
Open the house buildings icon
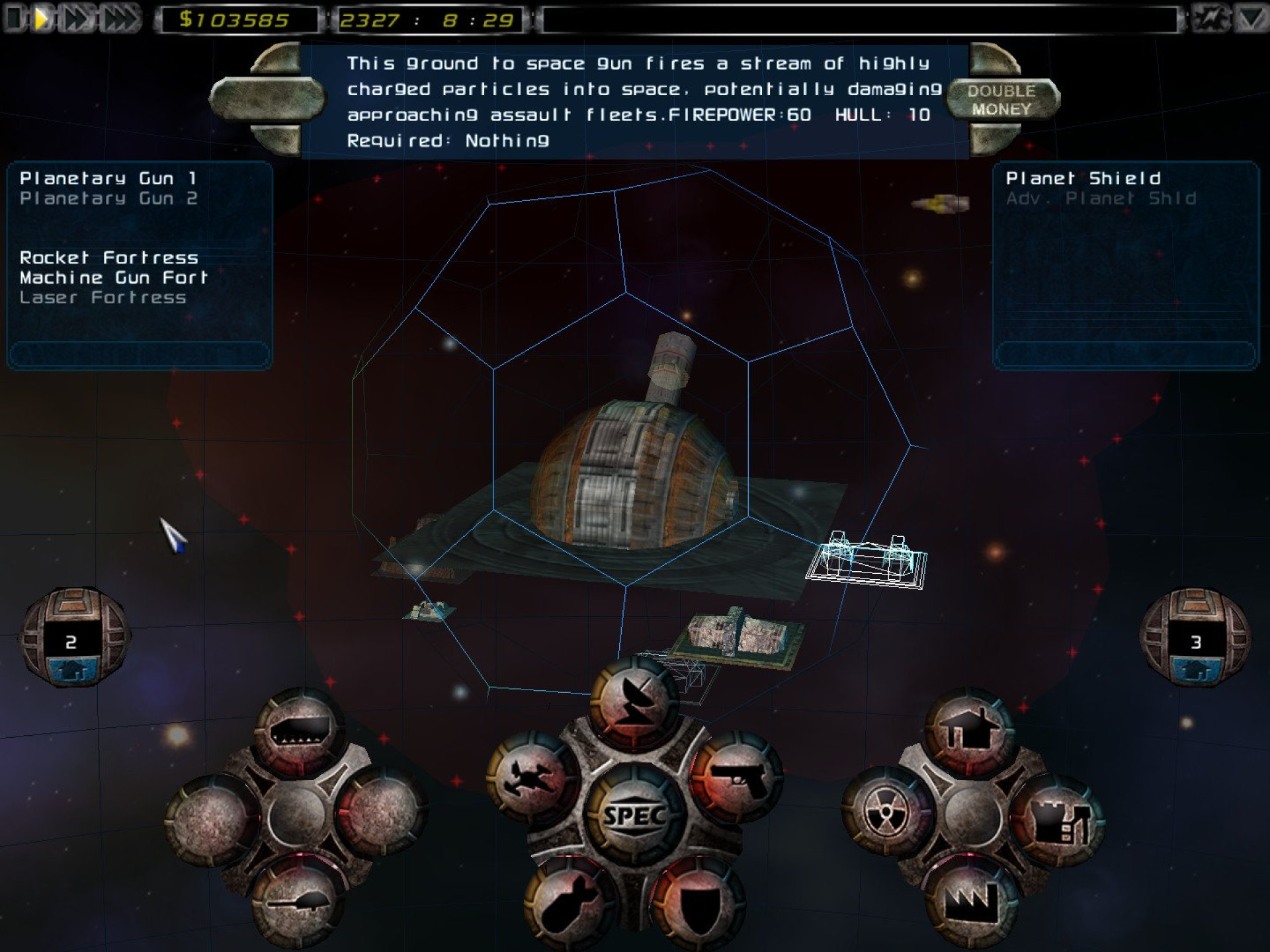point(970,731)
